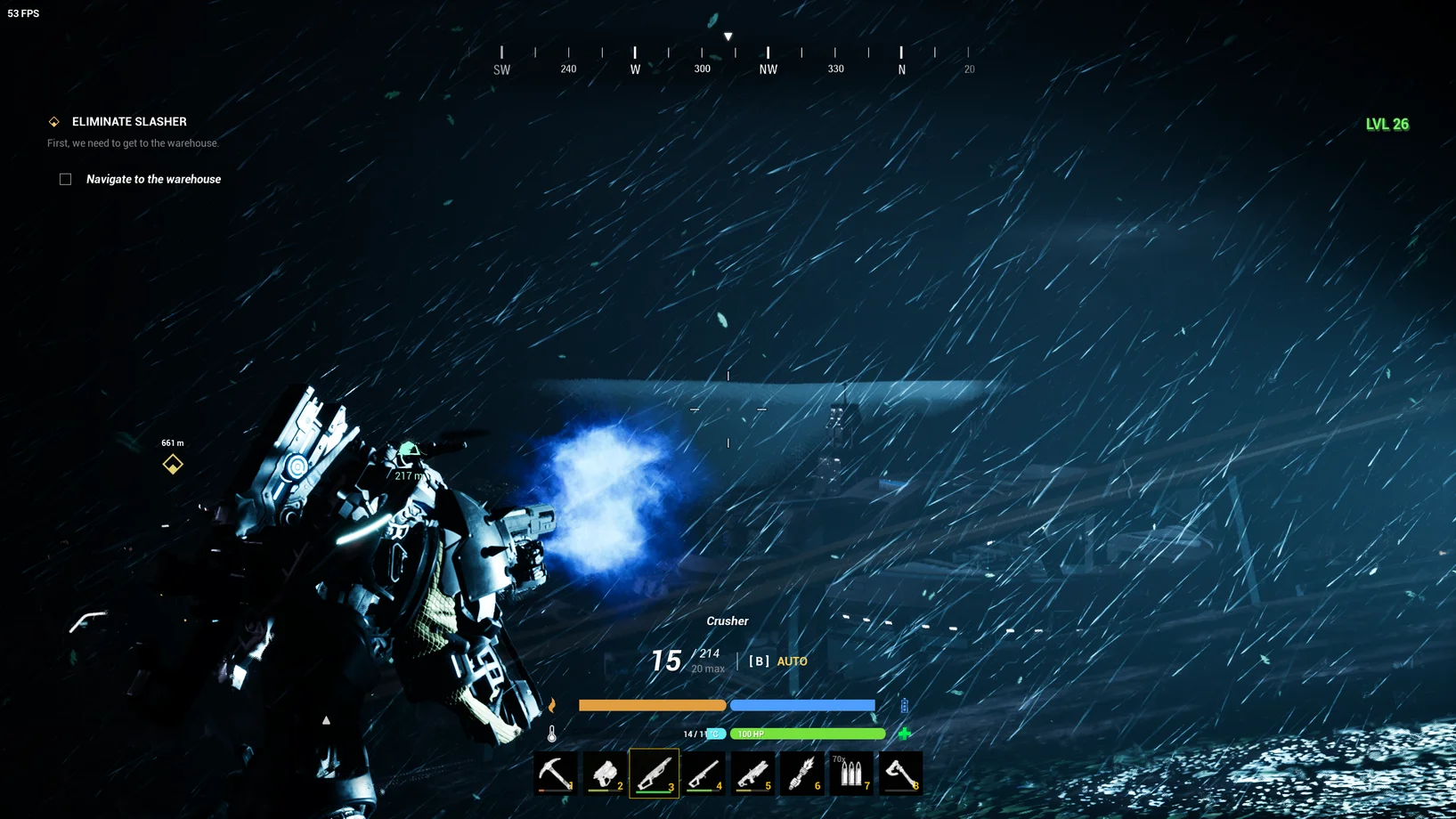The image size is (1456, 819).
Task: Select the highlighted Crusher weapon in slot 3
Action: [655, 773]
